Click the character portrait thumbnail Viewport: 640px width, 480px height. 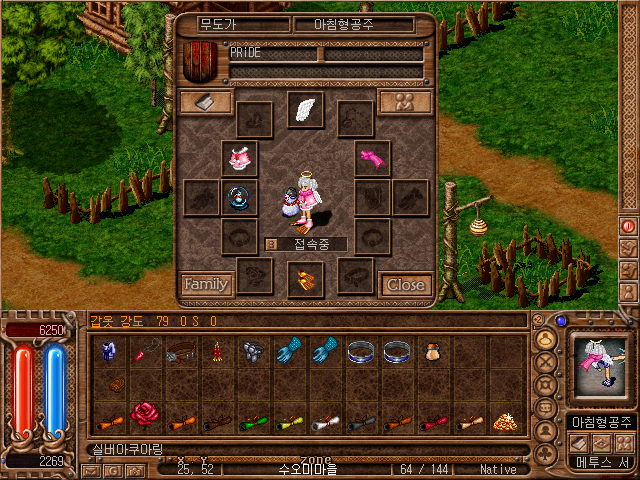click(x=600, y=365)
